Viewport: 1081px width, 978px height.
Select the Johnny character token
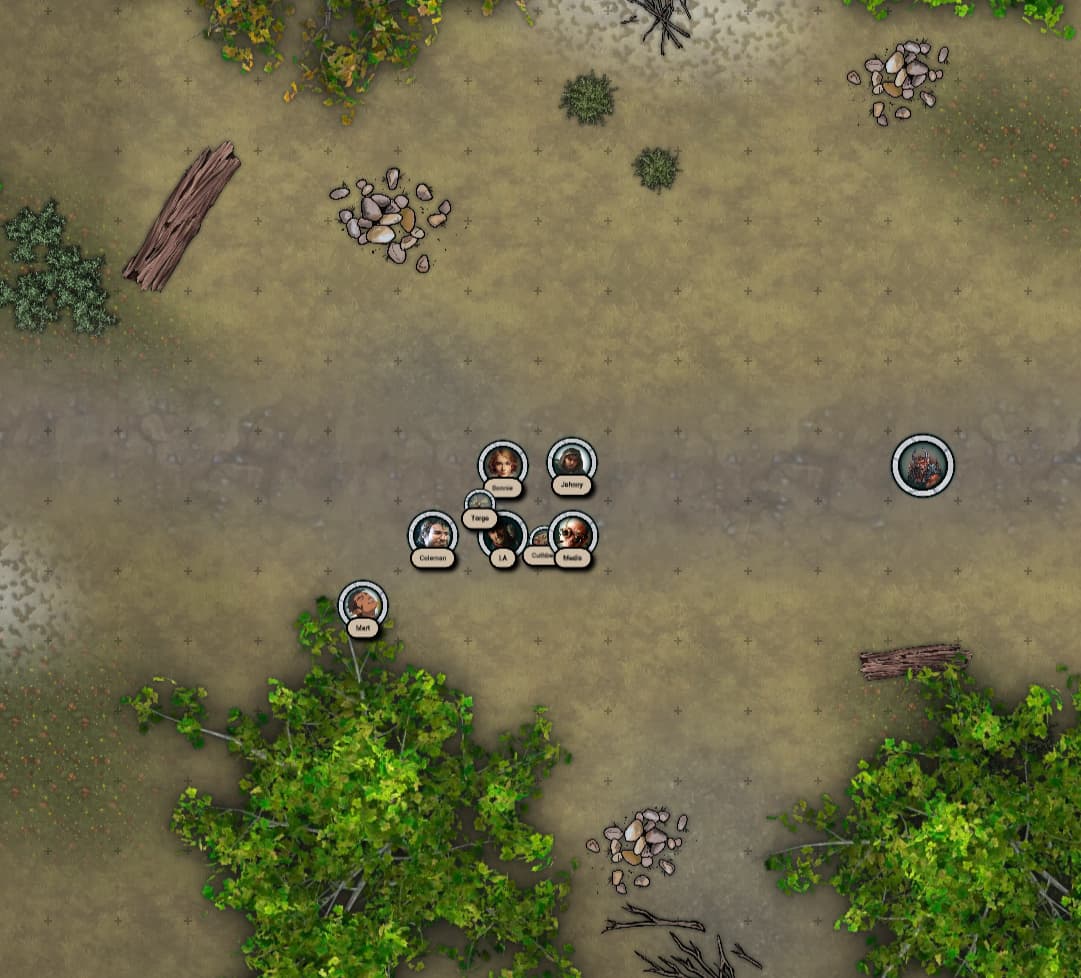coord(571,460)
